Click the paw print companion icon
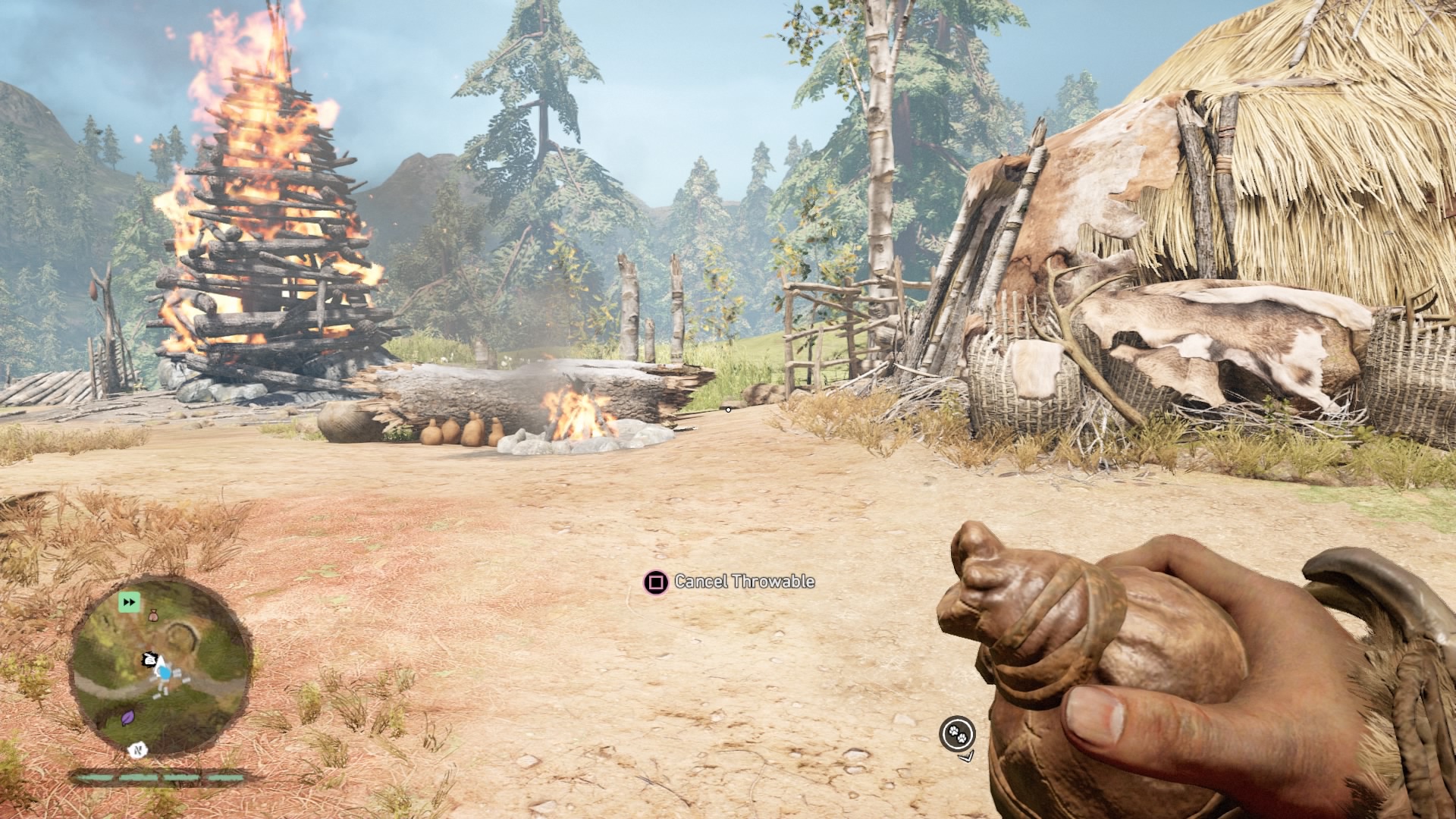1456x819 pixels. tap(957, 733)
